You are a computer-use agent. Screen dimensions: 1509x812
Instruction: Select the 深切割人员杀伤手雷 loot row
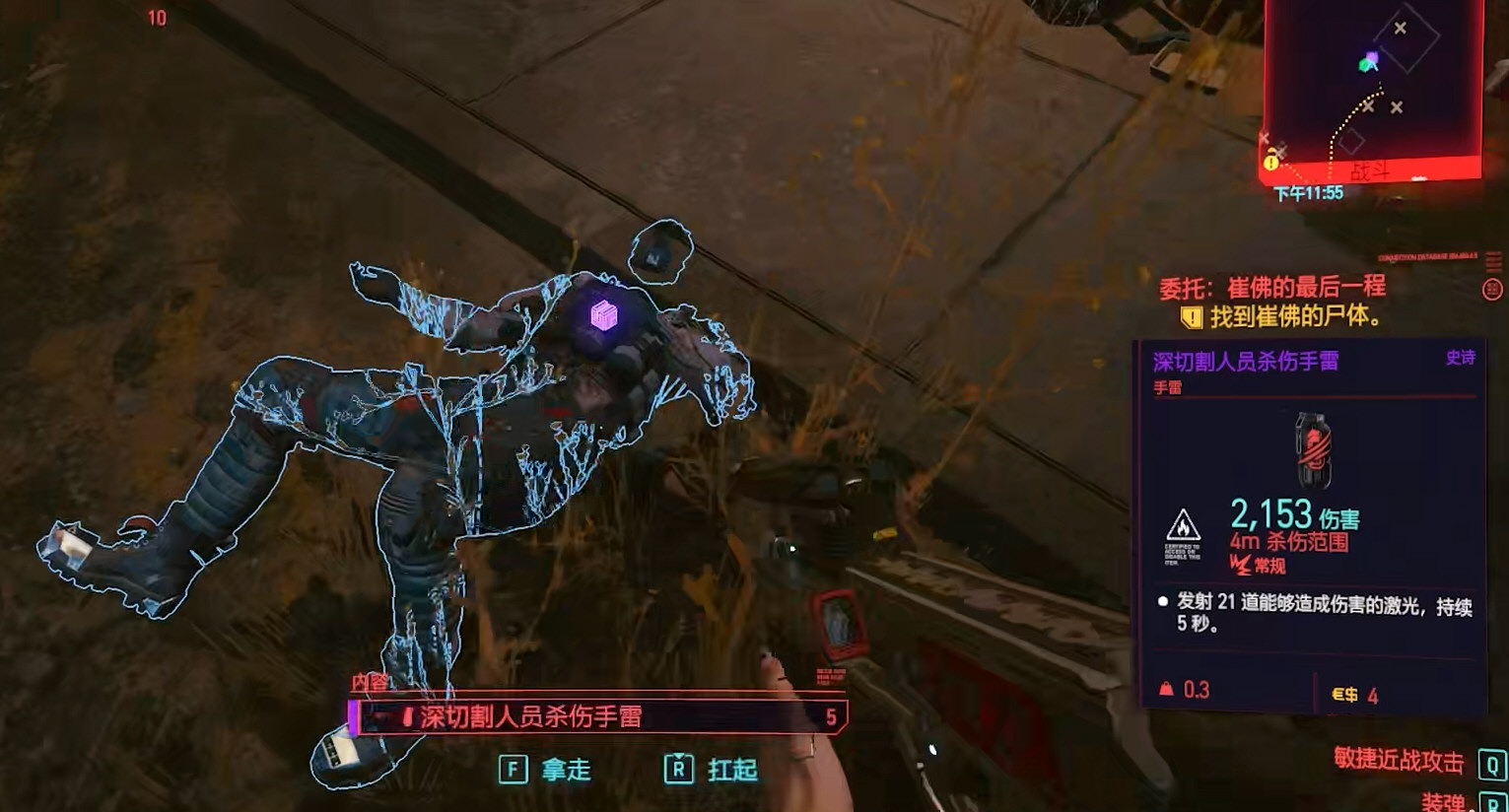pyautogui.click(x=597, y=716)
